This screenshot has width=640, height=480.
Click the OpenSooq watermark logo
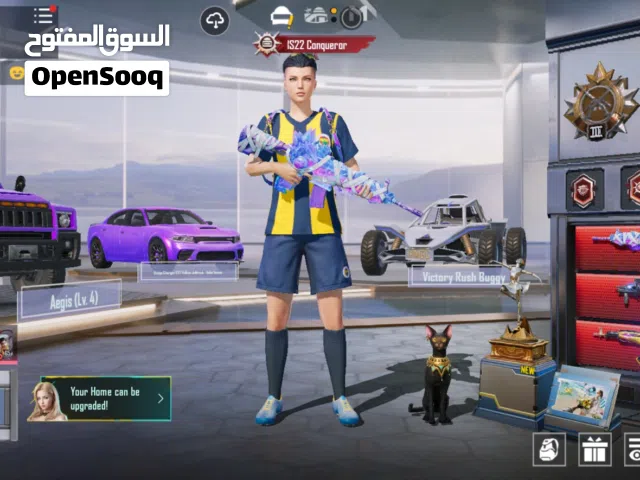pyautogui.click(x=97, y=77)
